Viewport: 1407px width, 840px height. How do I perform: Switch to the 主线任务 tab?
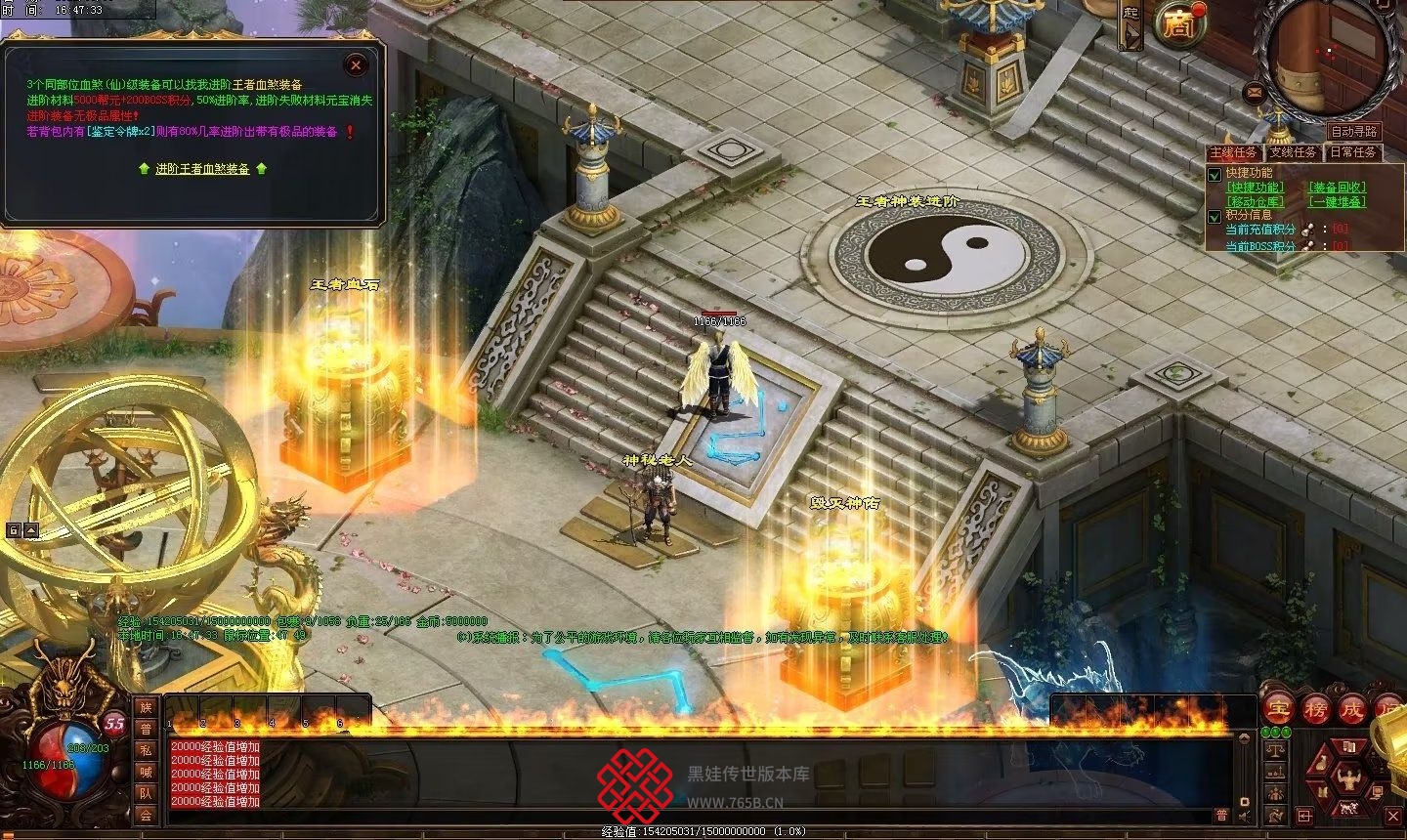(1234, 152)
